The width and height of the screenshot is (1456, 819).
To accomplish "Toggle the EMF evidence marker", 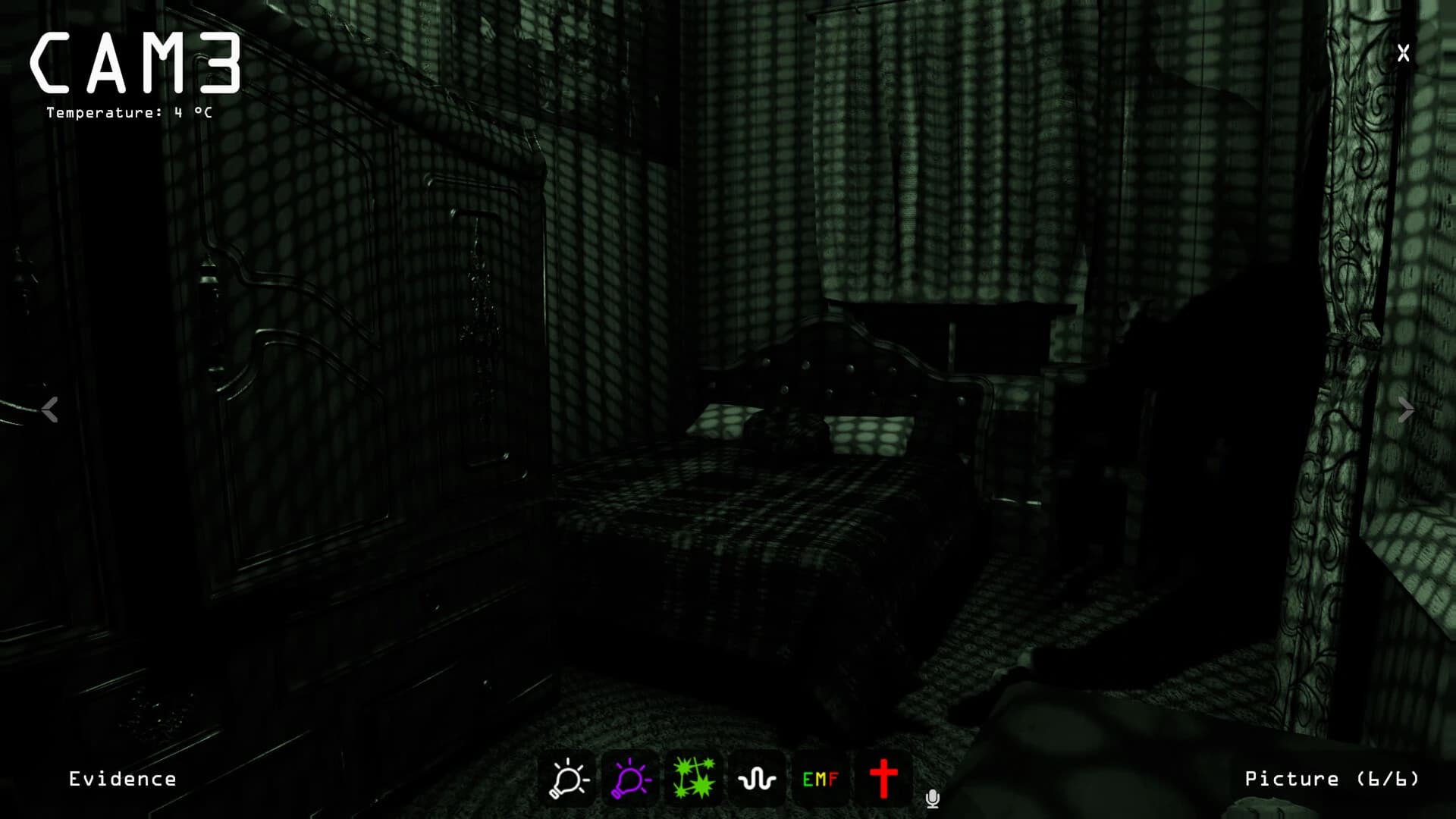I will pos(821,778).
